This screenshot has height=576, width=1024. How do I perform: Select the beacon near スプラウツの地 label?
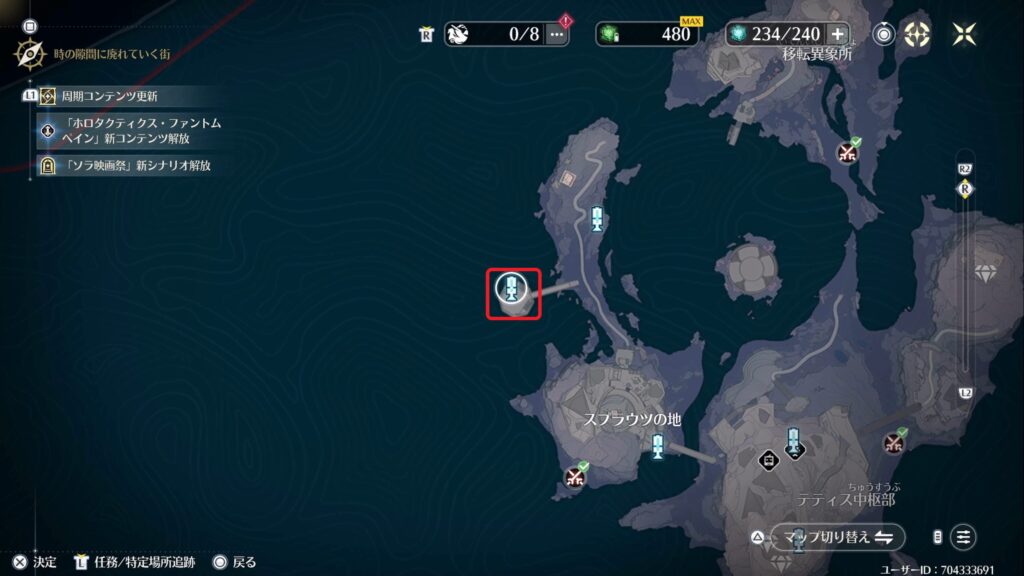tap(657, 447)
